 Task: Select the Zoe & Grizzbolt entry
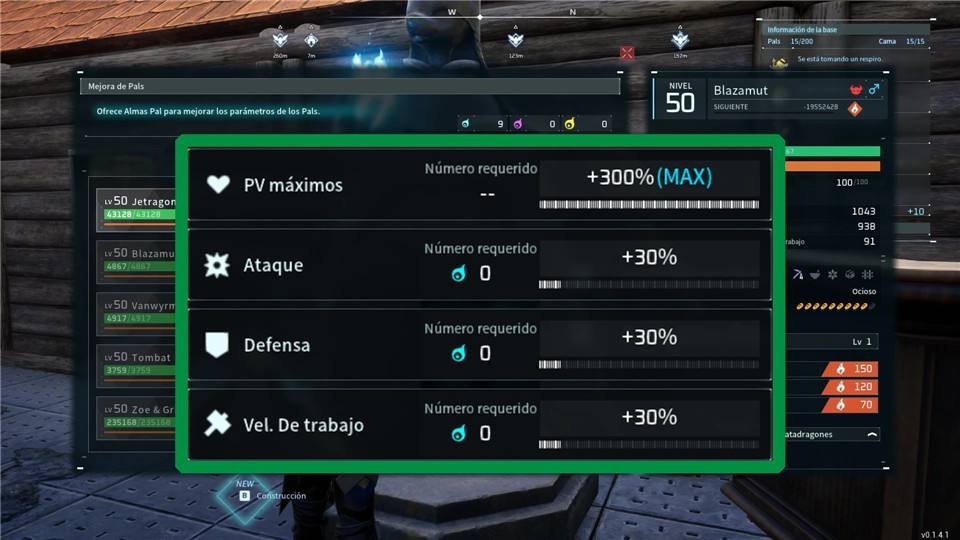[x=136, y=415]
